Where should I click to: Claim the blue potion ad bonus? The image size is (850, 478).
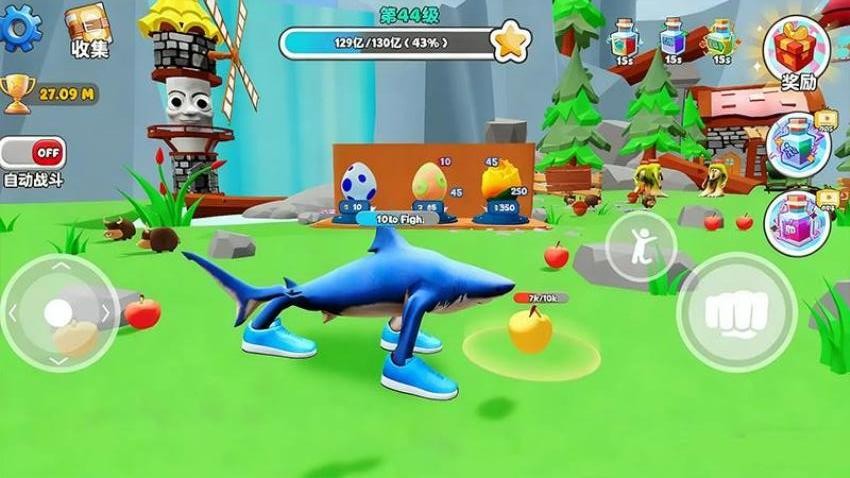point(797,145)
